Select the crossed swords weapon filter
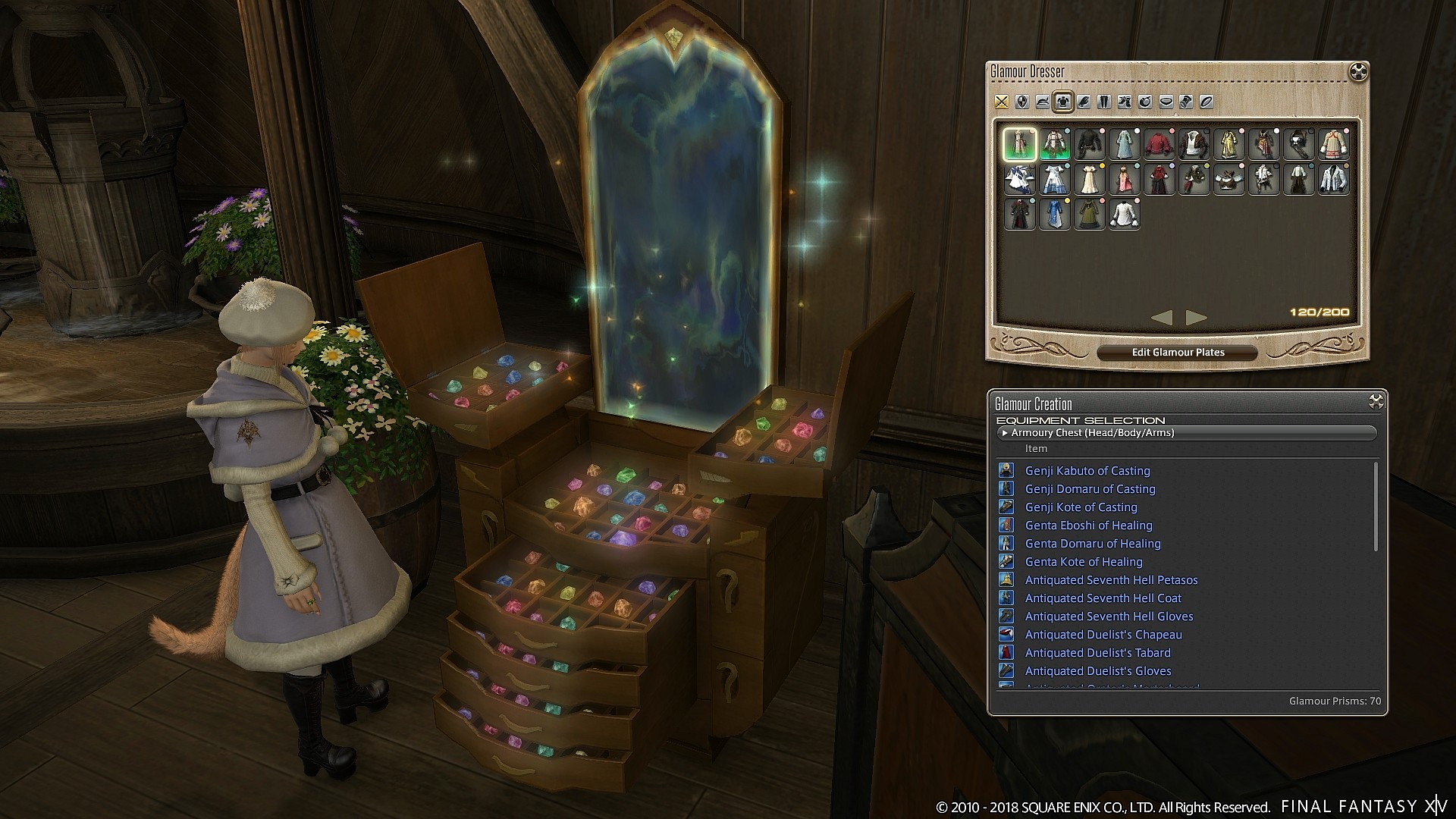 pos(1001,102)
